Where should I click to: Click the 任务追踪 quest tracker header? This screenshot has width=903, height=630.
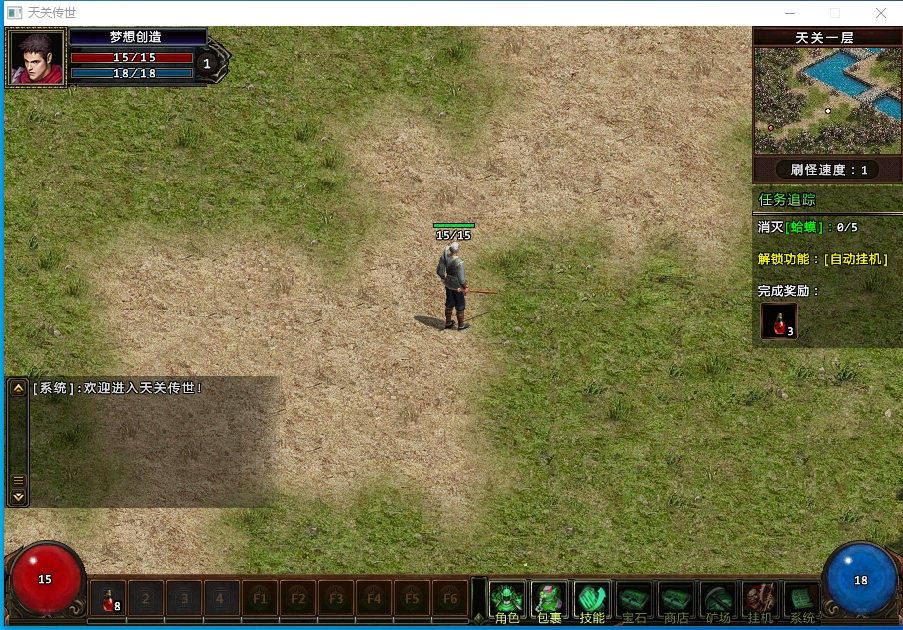787,199
